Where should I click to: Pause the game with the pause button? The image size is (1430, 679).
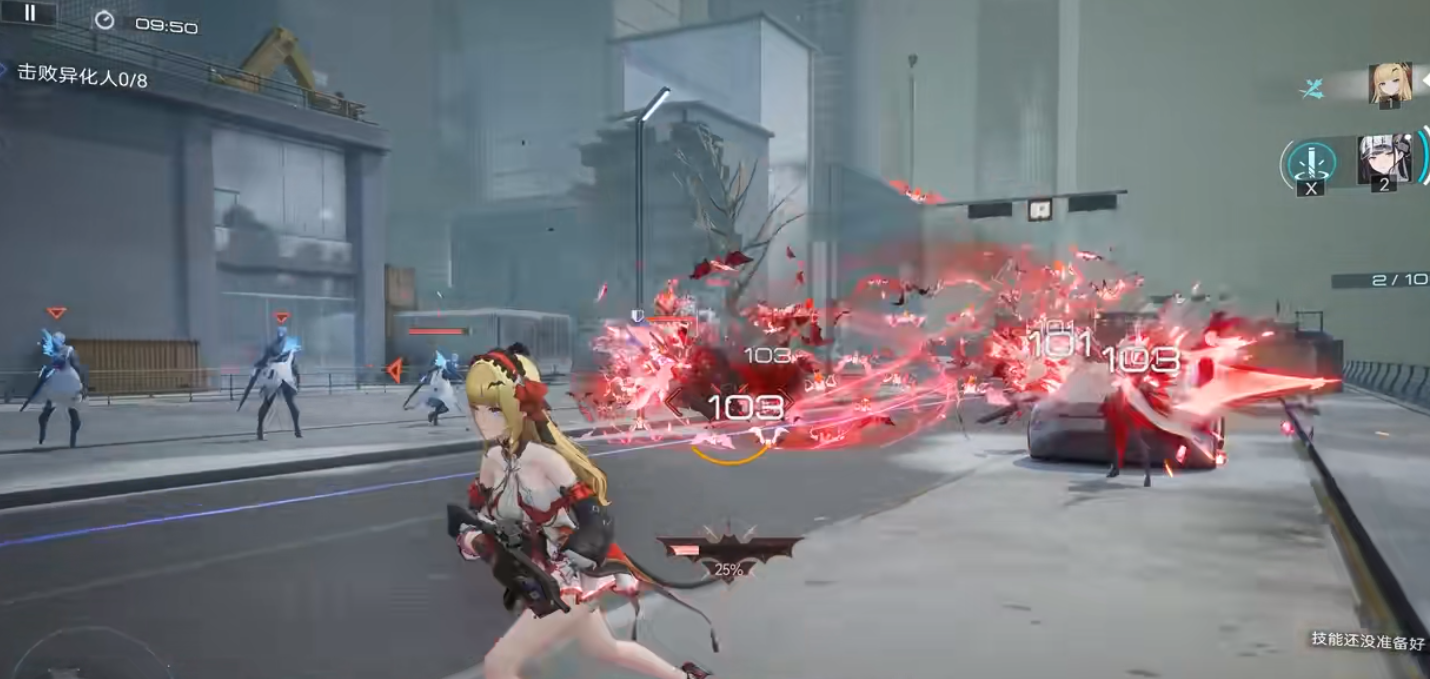[x=29, y=13]
